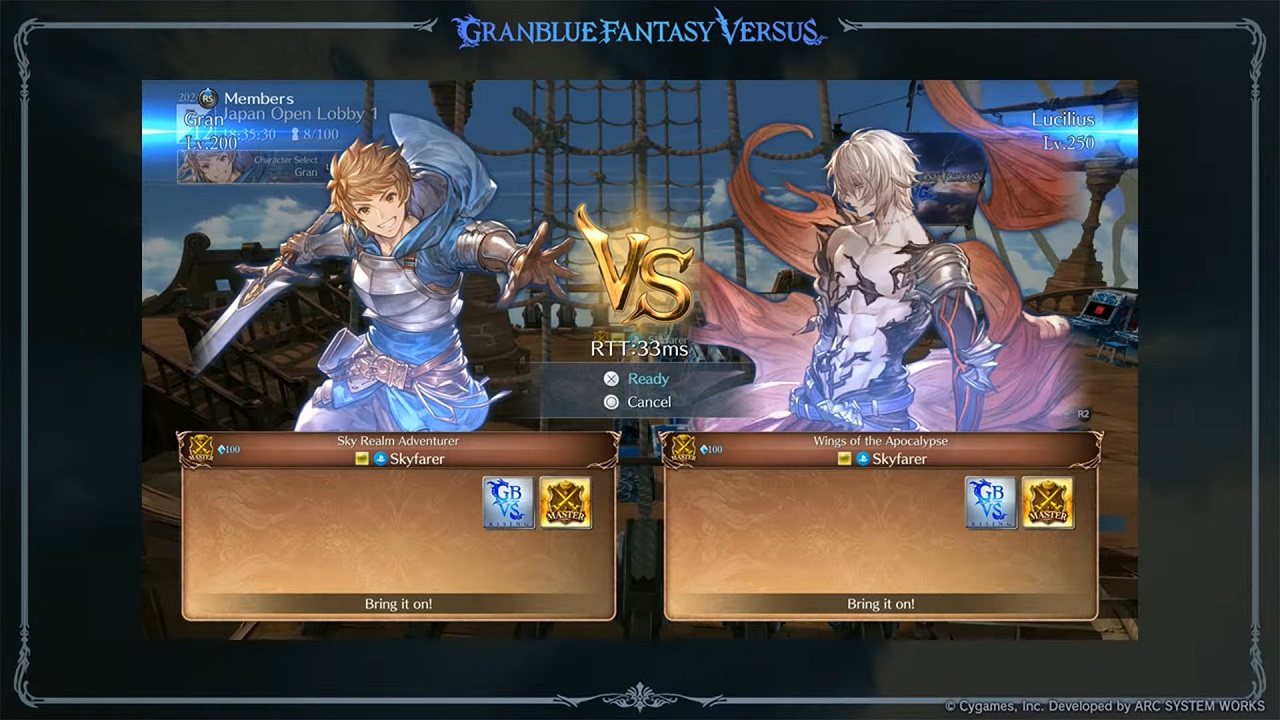Inspect the GBVS Rising badge on Lucilius's card
The image size is (1280, 720).
[x=990, y=503]
